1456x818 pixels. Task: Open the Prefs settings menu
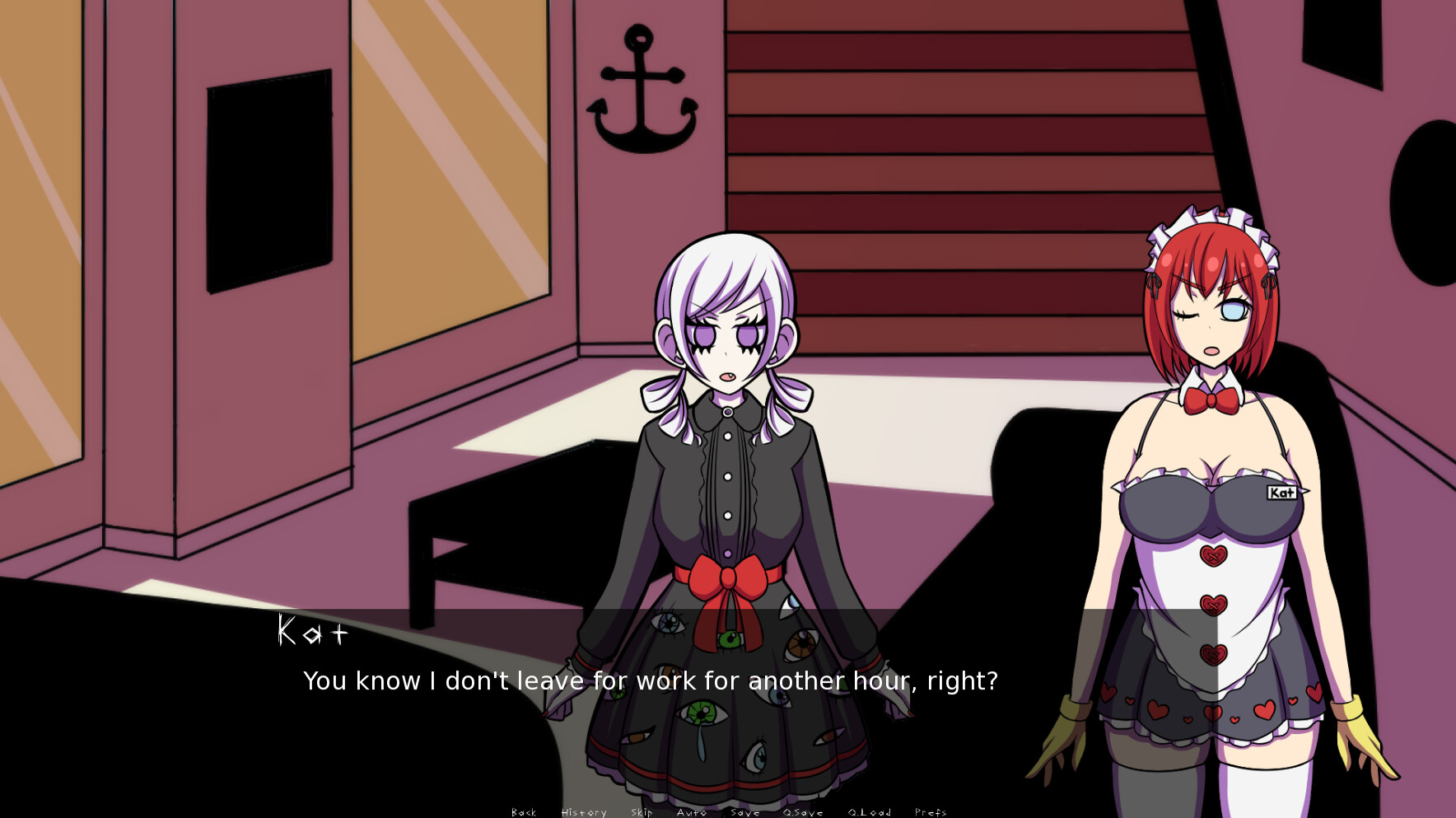click(x=931, y=812)
